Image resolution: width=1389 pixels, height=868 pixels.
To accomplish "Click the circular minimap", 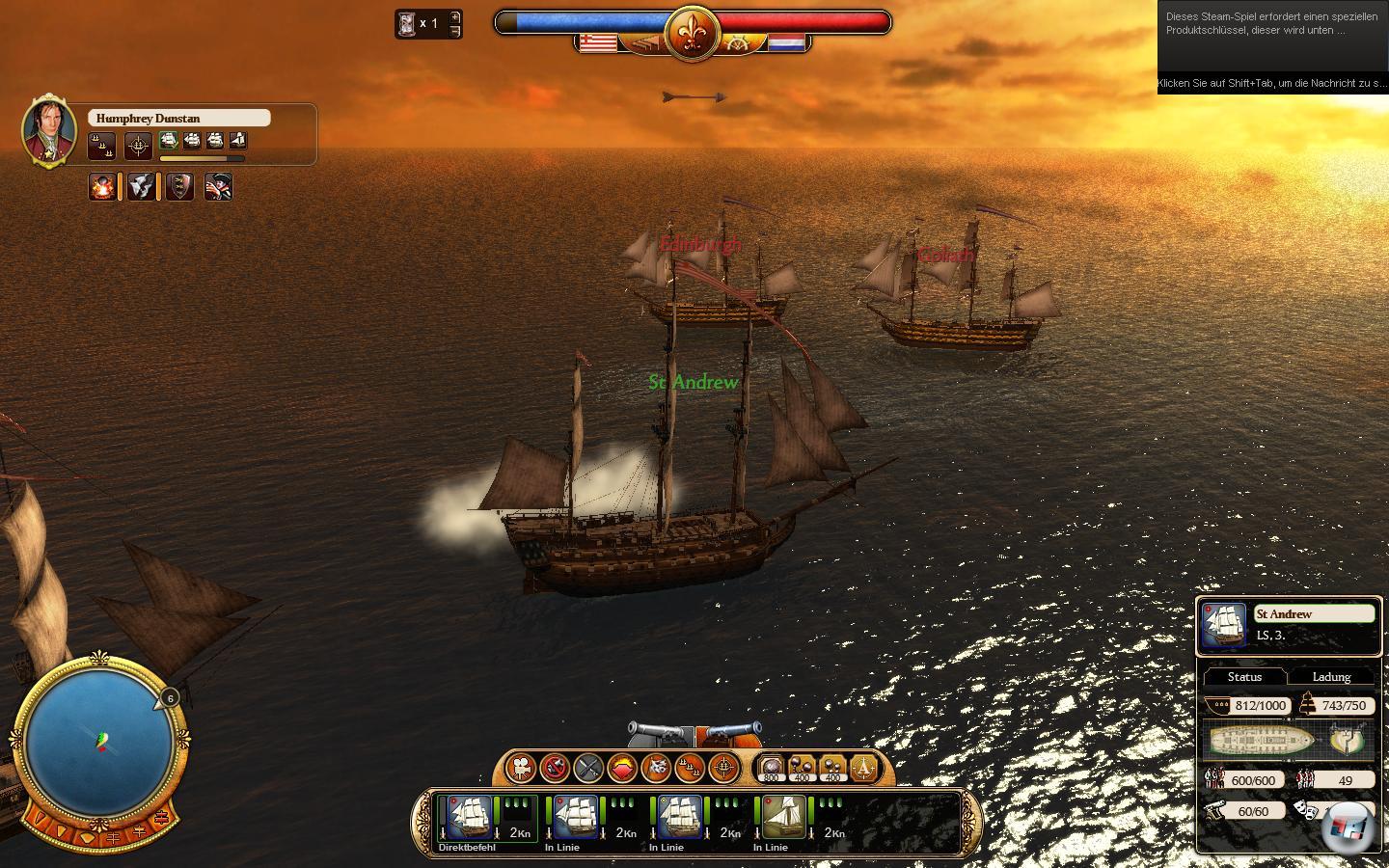I will pos(99,743).
